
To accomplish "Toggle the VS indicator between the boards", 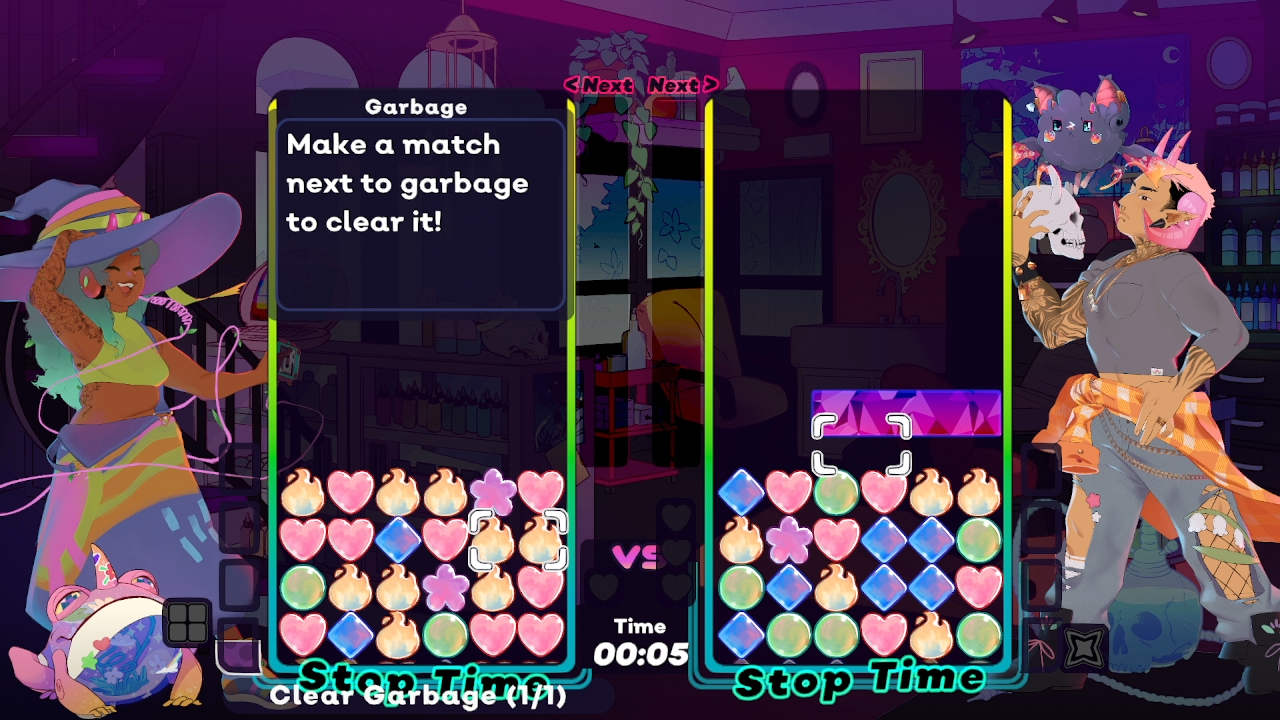I will point(638,555).
